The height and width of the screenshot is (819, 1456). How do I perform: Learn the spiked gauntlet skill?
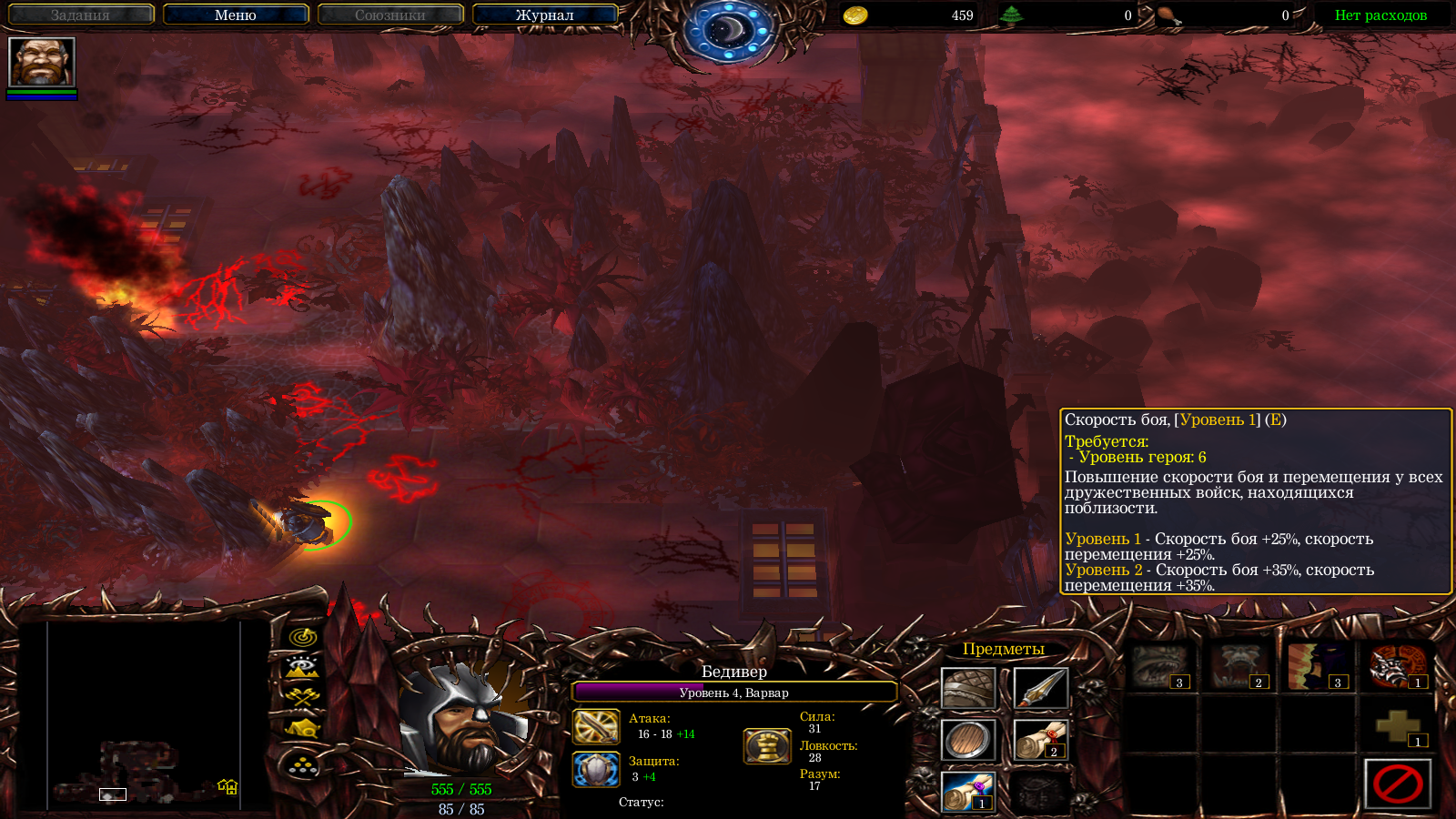1398,667
